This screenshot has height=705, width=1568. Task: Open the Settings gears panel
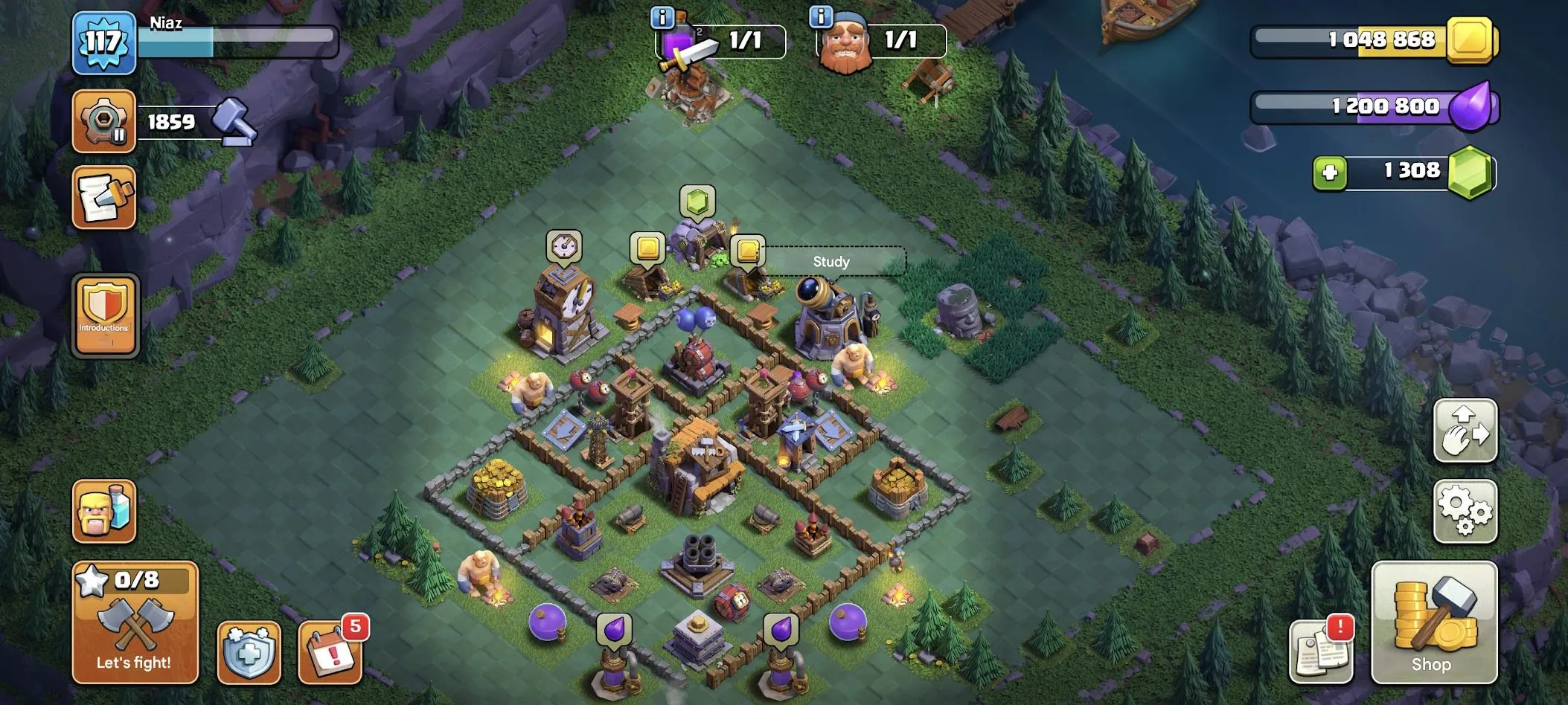click(1467, 512)
